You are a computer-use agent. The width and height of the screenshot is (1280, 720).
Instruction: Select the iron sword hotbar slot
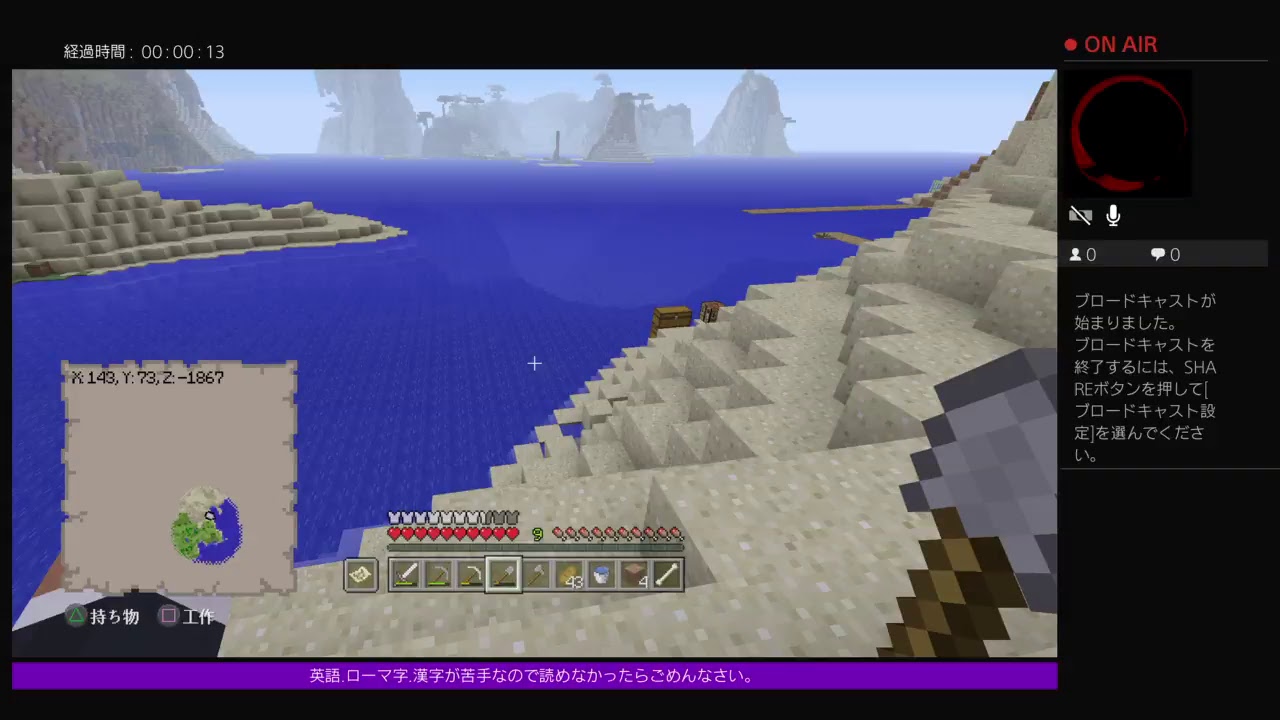click(x=405, y=574)
